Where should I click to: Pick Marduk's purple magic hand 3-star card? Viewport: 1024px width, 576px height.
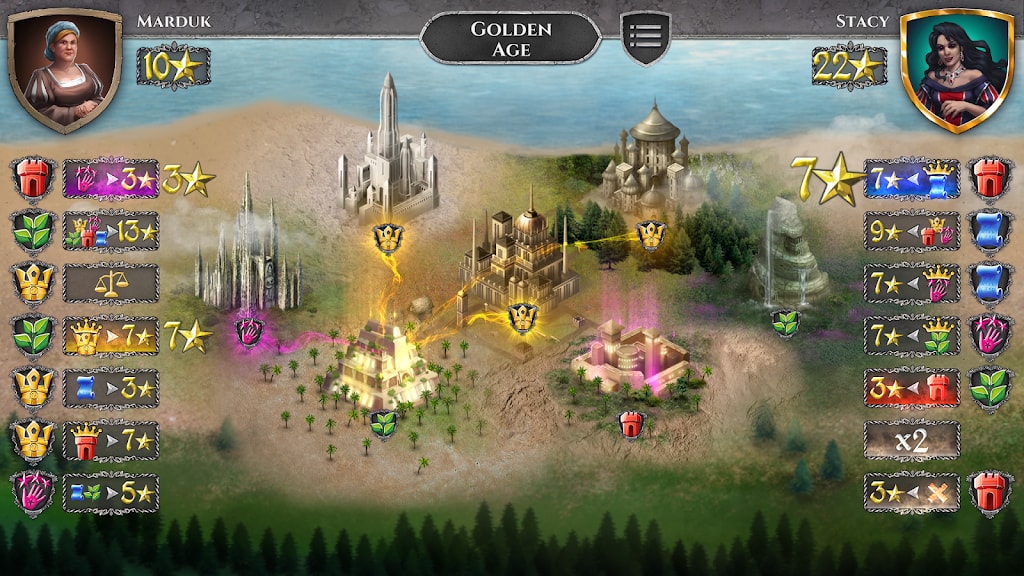click(x=111, y=179)
